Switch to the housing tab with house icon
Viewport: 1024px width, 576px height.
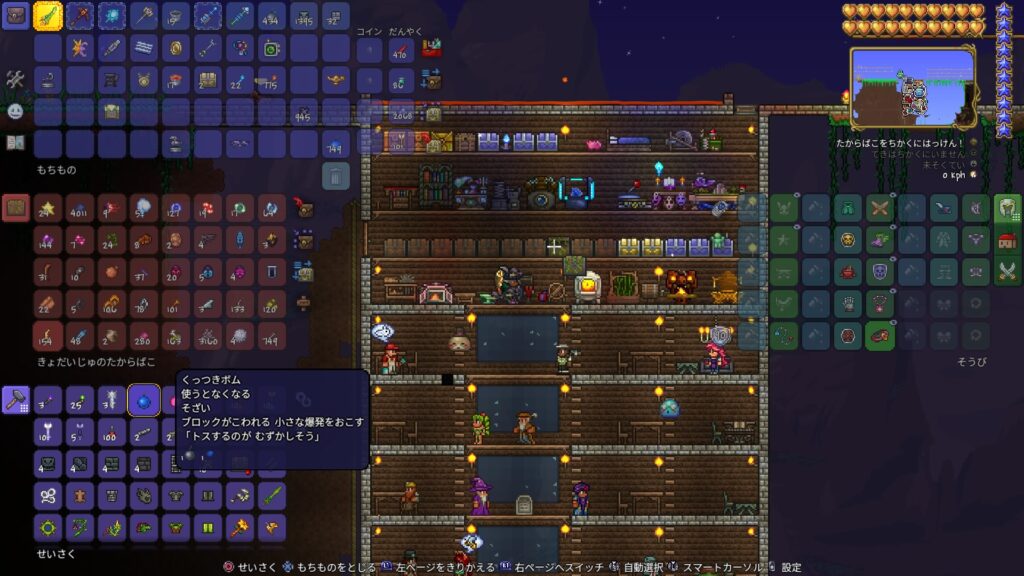click(x=1007, y=240)
